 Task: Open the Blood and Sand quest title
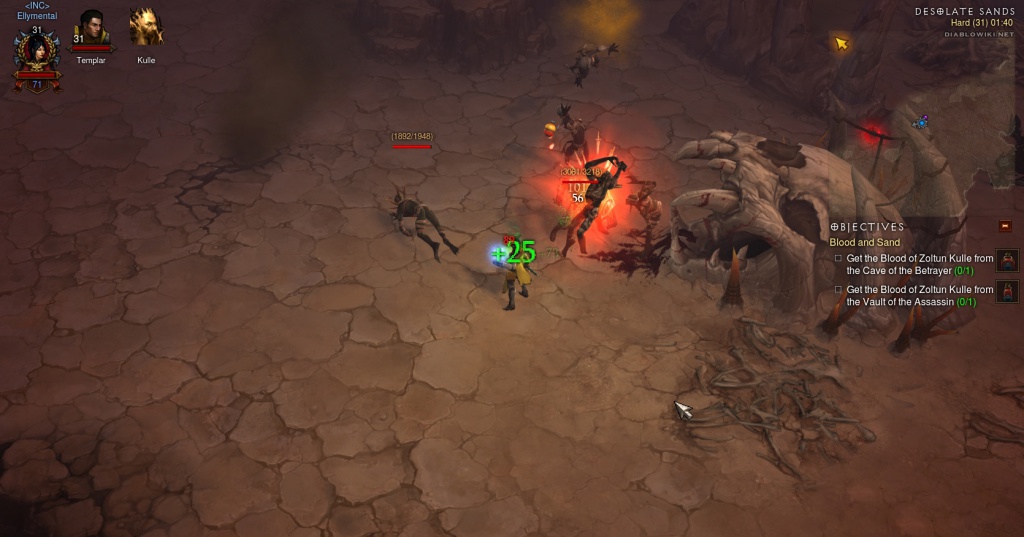[864, 242]
